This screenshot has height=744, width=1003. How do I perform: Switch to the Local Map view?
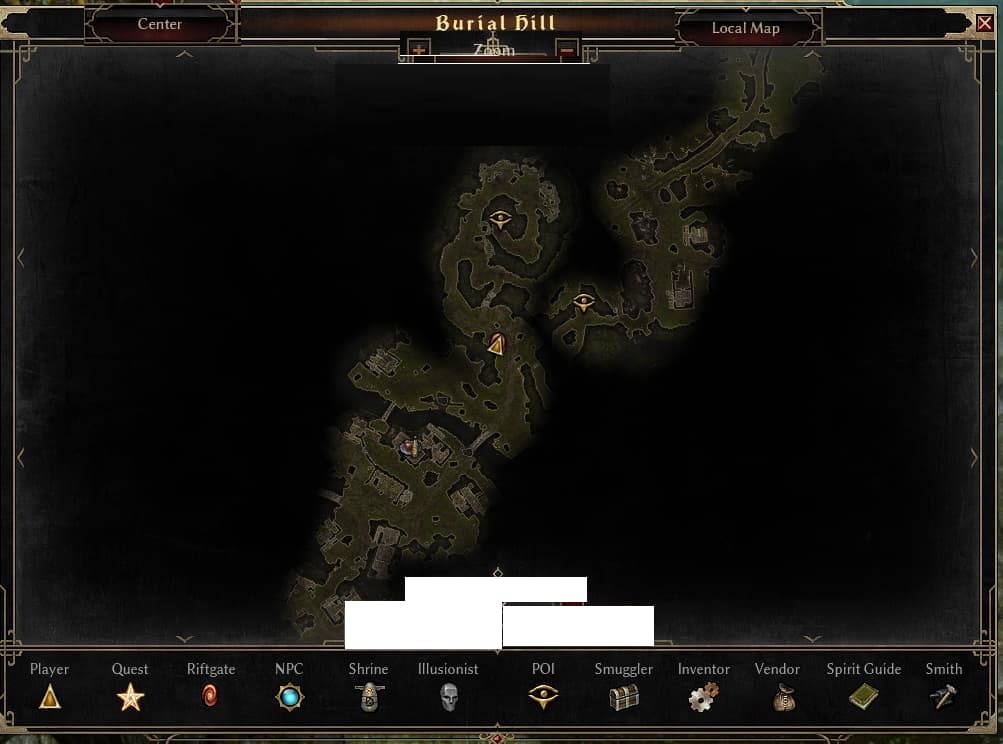(745, 28)
